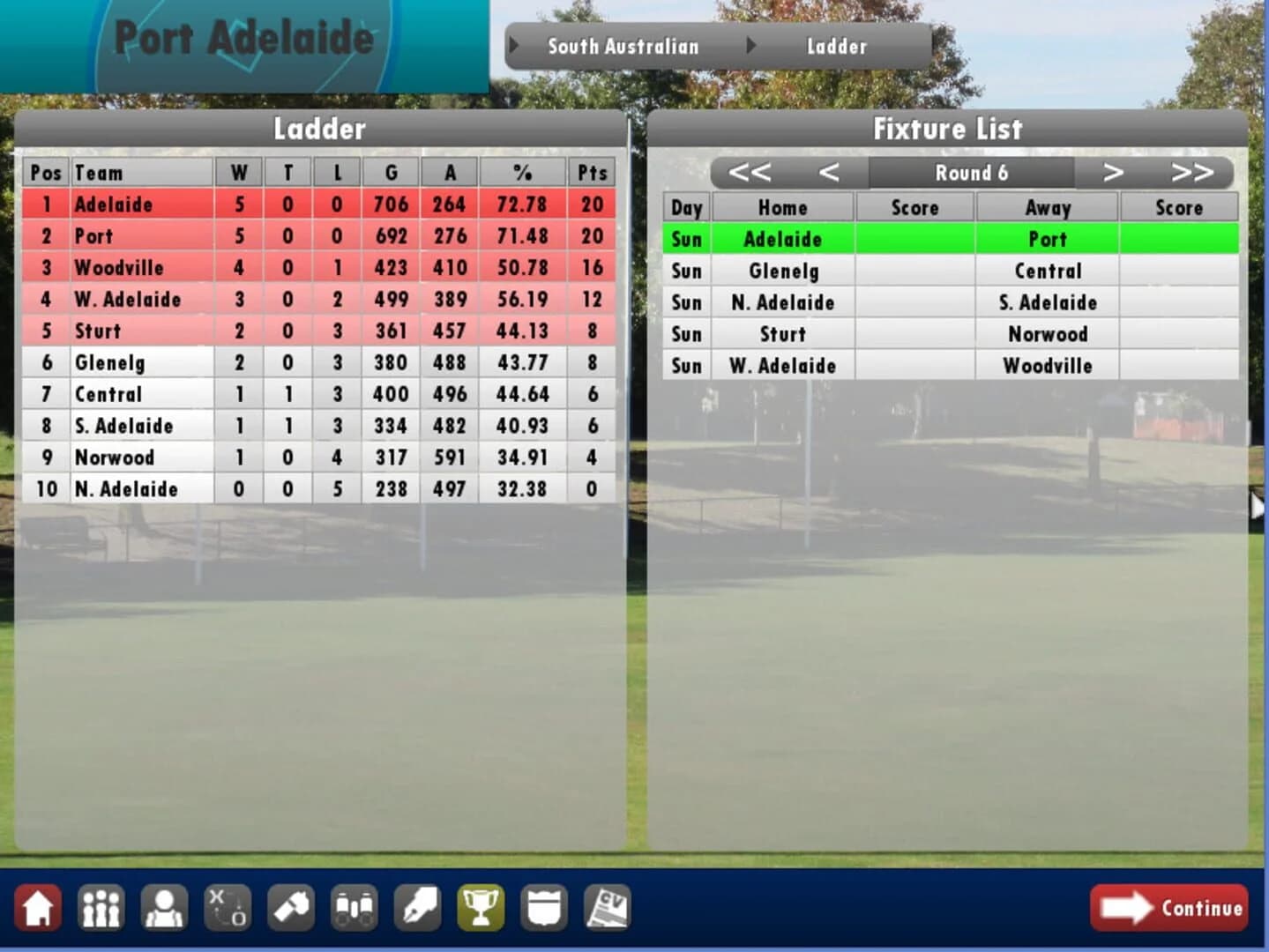Open the South Australian breadcrumb menu
The height and width of the screenshot is (952, 1269).
623,47
